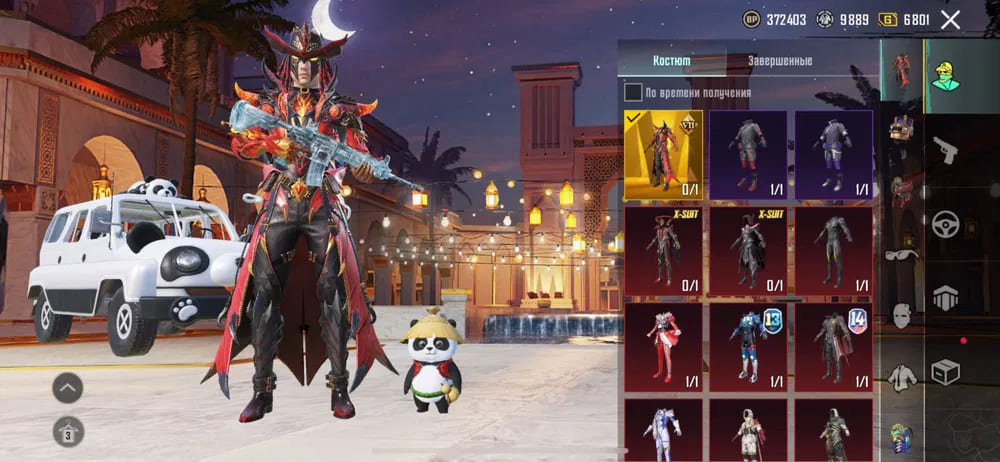Open the pistol weapons category
Viewport: 1000px width, 462px height.
tap(945, 151)
